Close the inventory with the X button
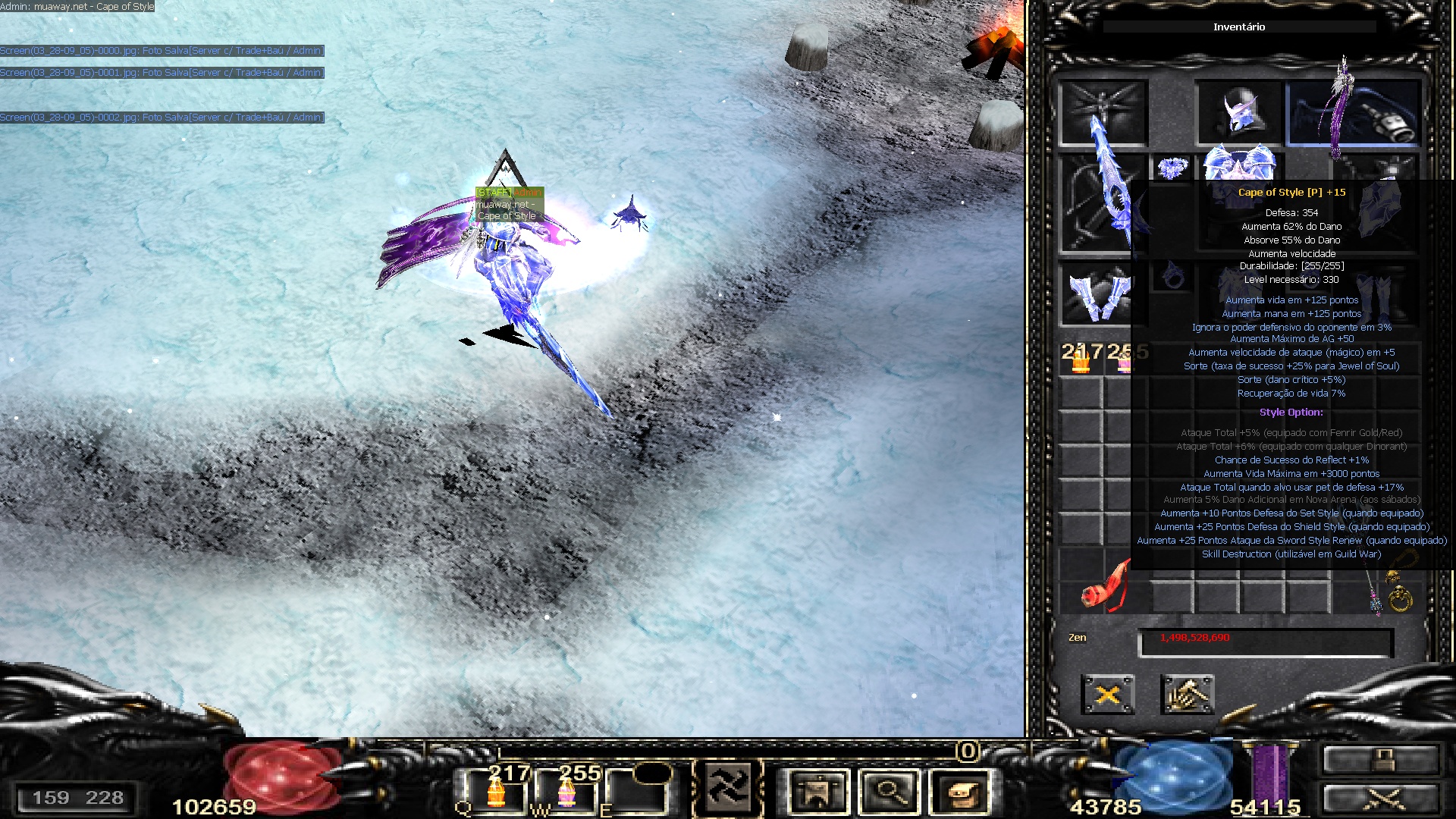Viewport: 1456px width, 819px height. [x=1107, y=694]
